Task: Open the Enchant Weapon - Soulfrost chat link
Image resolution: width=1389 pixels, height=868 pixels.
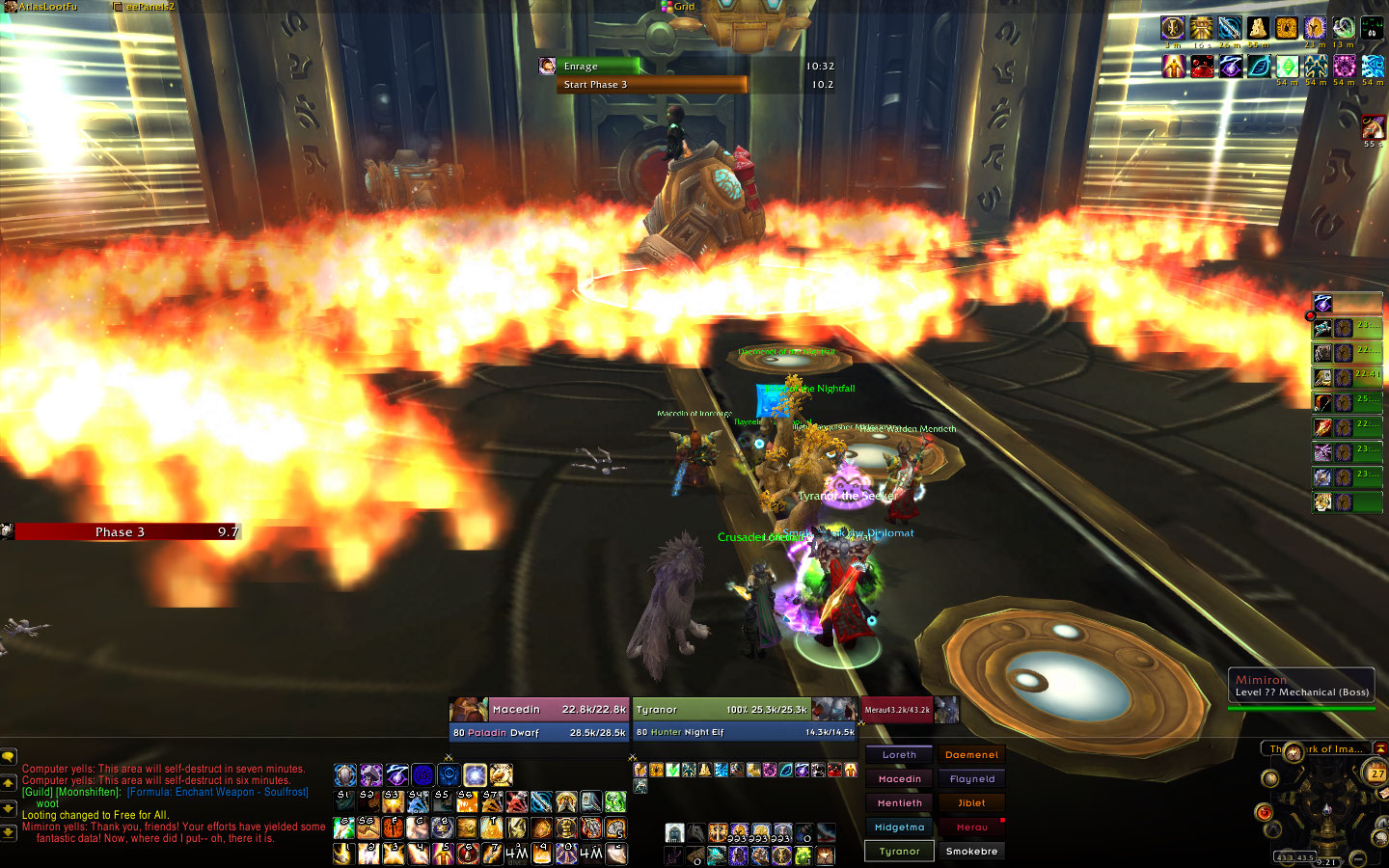Action: [x=218, y=792]
